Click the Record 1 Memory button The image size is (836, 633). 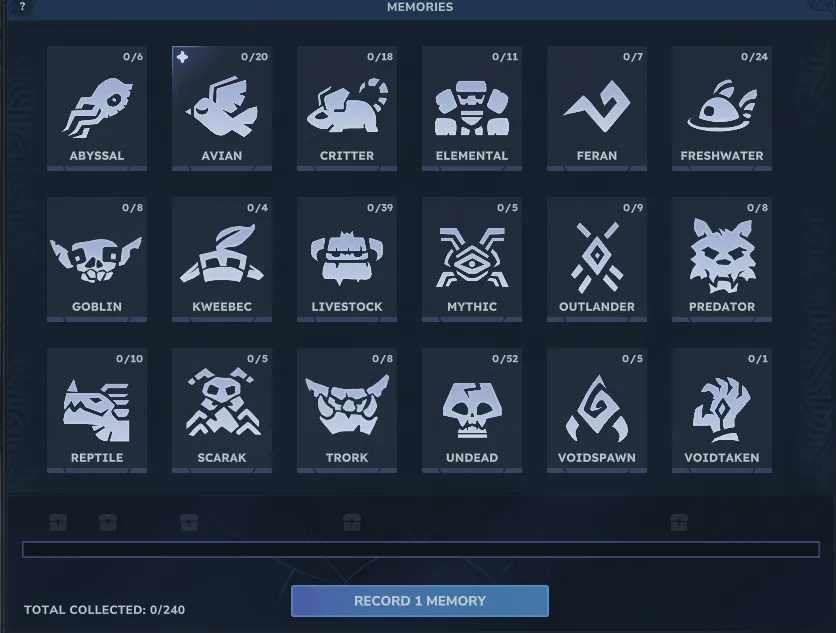(420, 601)
